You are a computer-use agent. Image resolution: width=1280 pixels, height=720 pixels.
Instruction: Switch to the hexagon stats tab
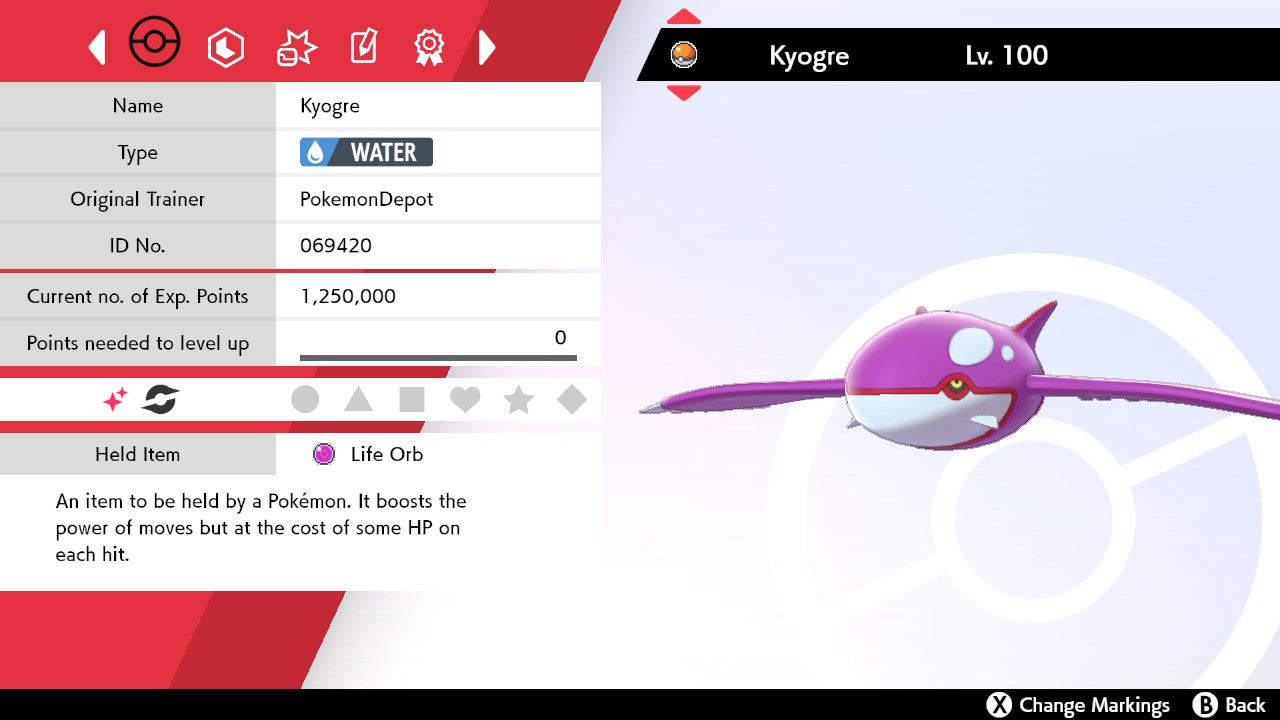point(225,47)
